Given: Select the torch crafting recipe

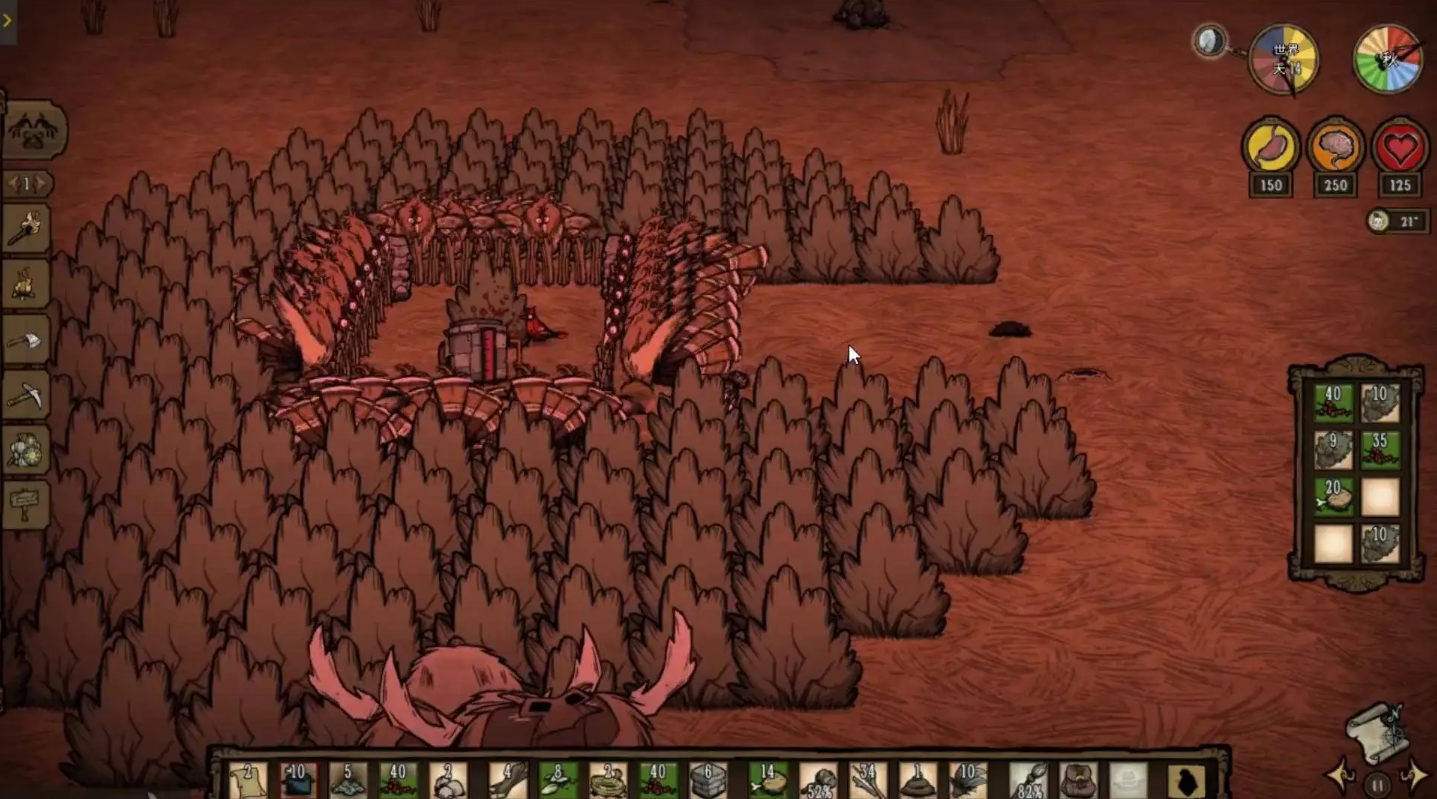Looking at the screenshot, I should click(27, 231).
